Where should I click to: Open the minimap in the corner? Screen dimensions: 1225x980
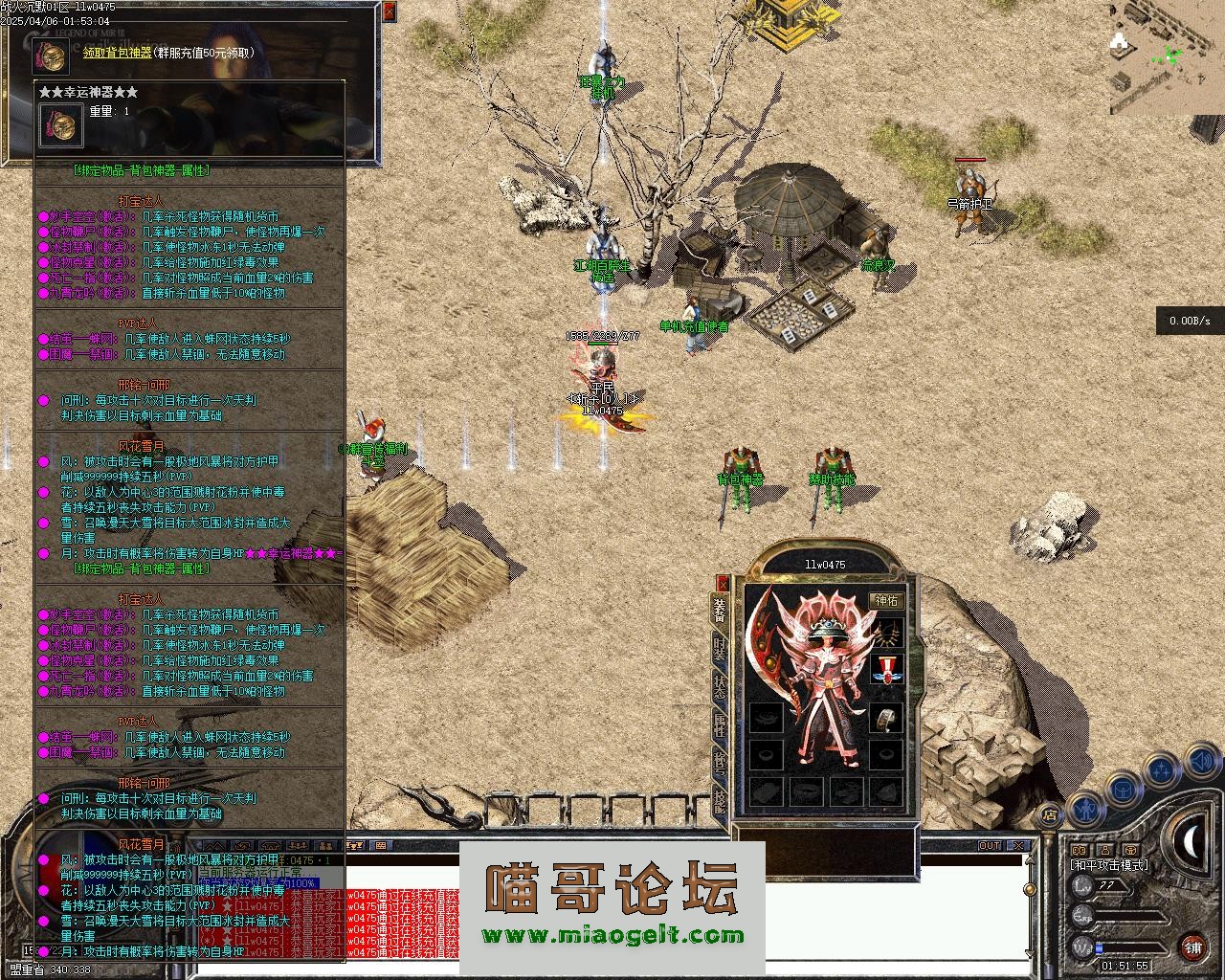[x=1167, y=57]
